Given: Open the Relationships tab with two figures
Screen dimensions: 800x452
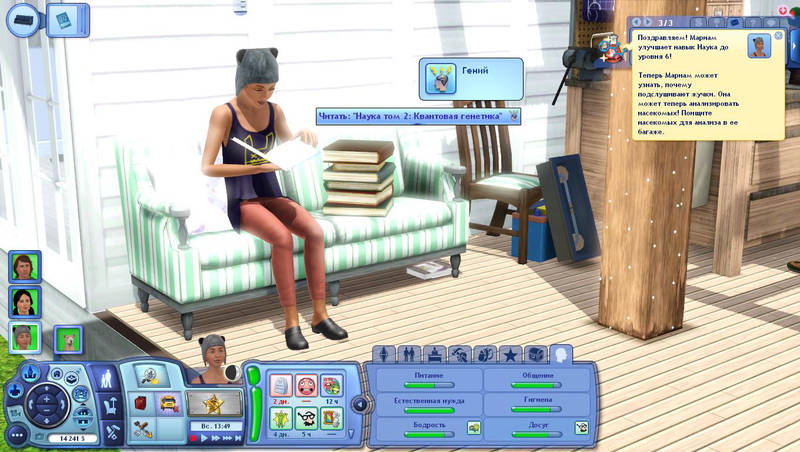Looking at the screenshot, I should point(409,354).
